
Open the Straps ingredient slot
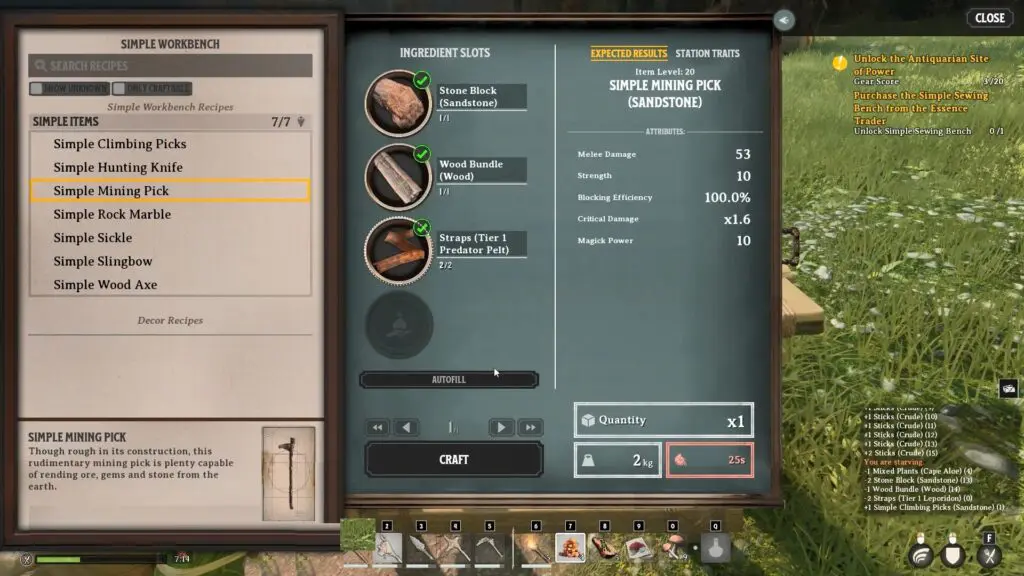tap(398, 249)
